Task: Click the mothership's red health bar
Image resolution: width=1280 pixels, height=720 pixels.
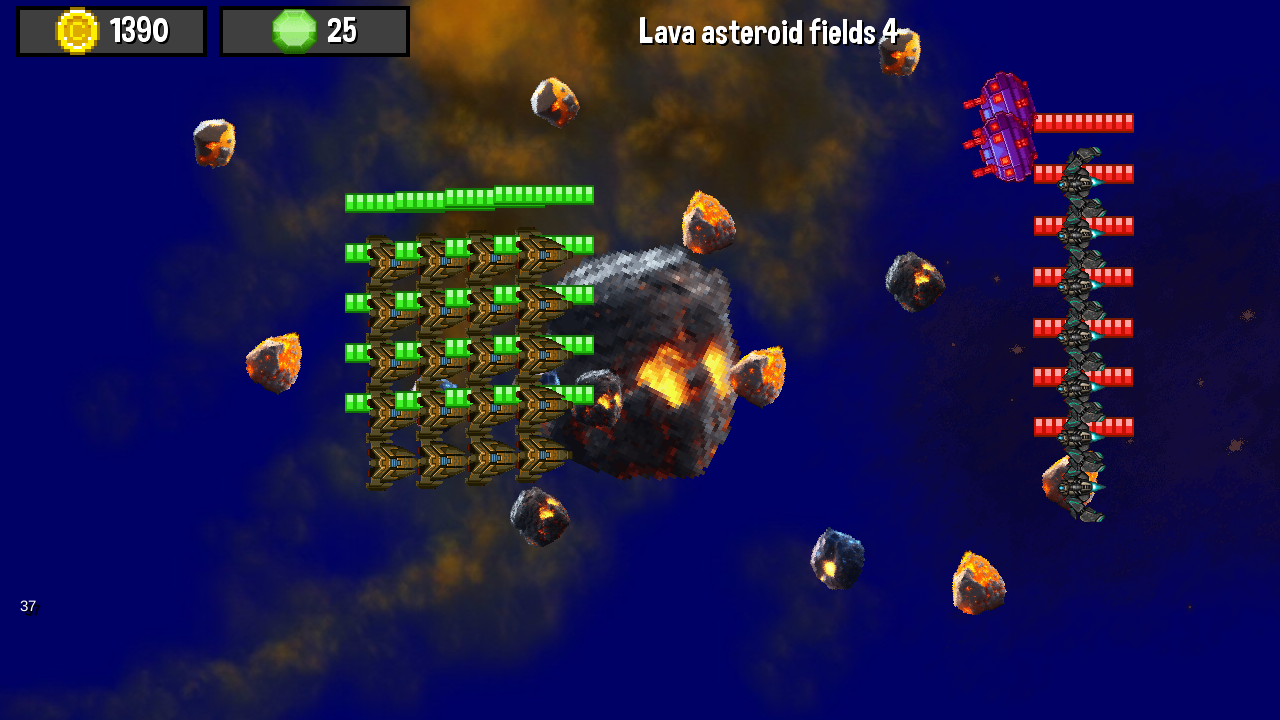Action: (1085, 122)
